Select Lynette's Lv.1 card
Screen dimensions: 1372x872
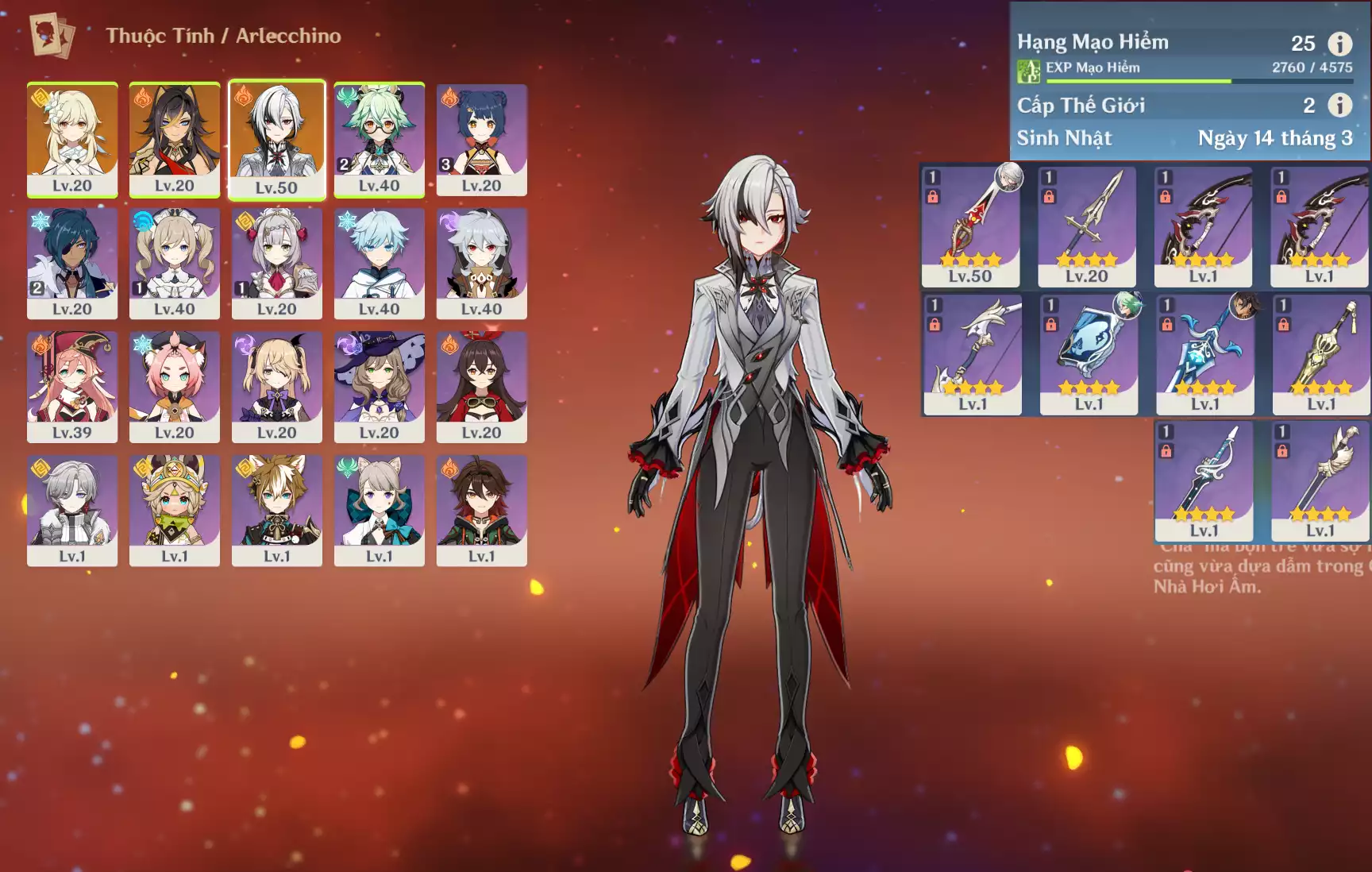point(379,509)
